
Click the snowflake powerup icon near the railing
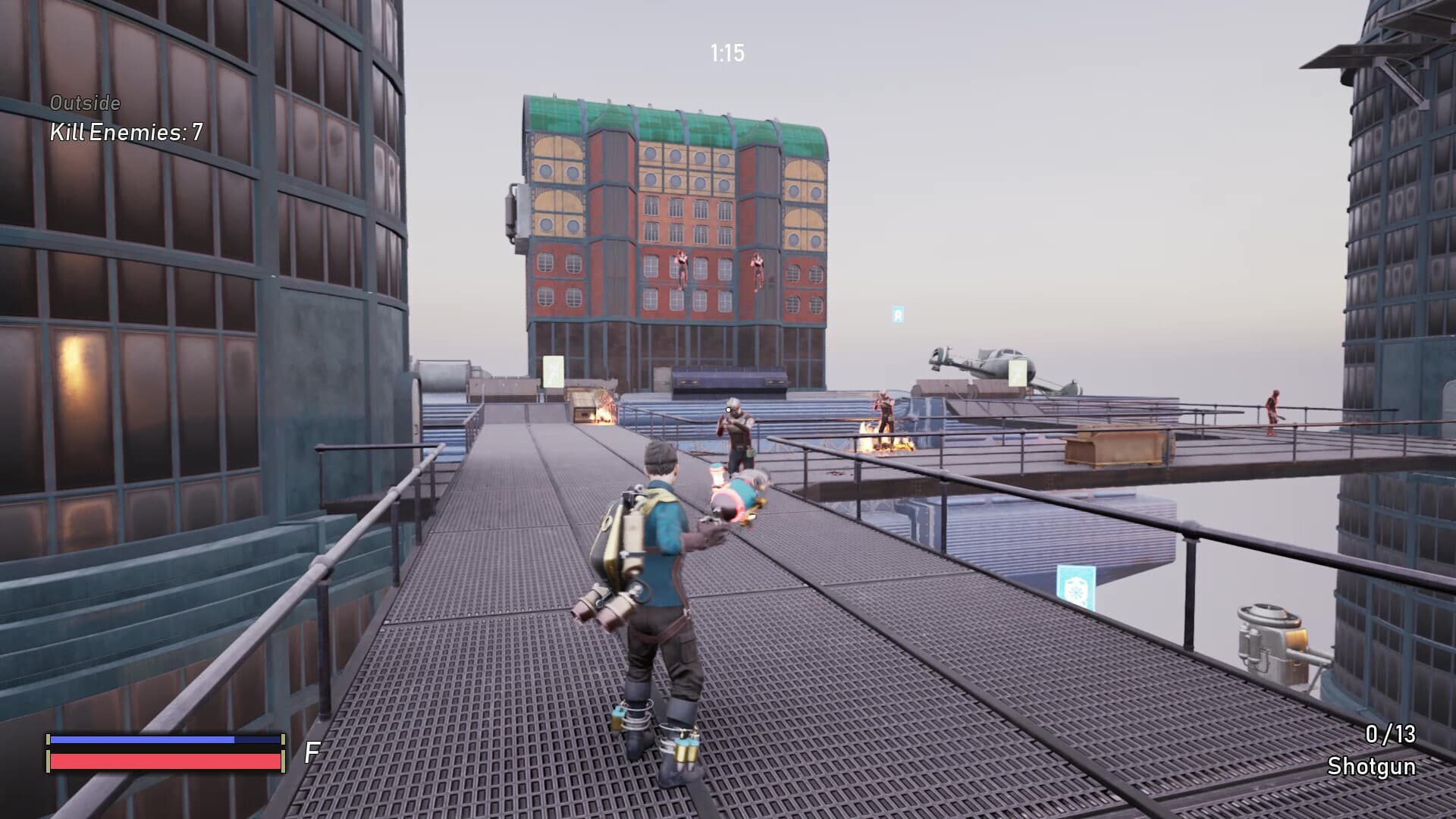(1075, 590)
